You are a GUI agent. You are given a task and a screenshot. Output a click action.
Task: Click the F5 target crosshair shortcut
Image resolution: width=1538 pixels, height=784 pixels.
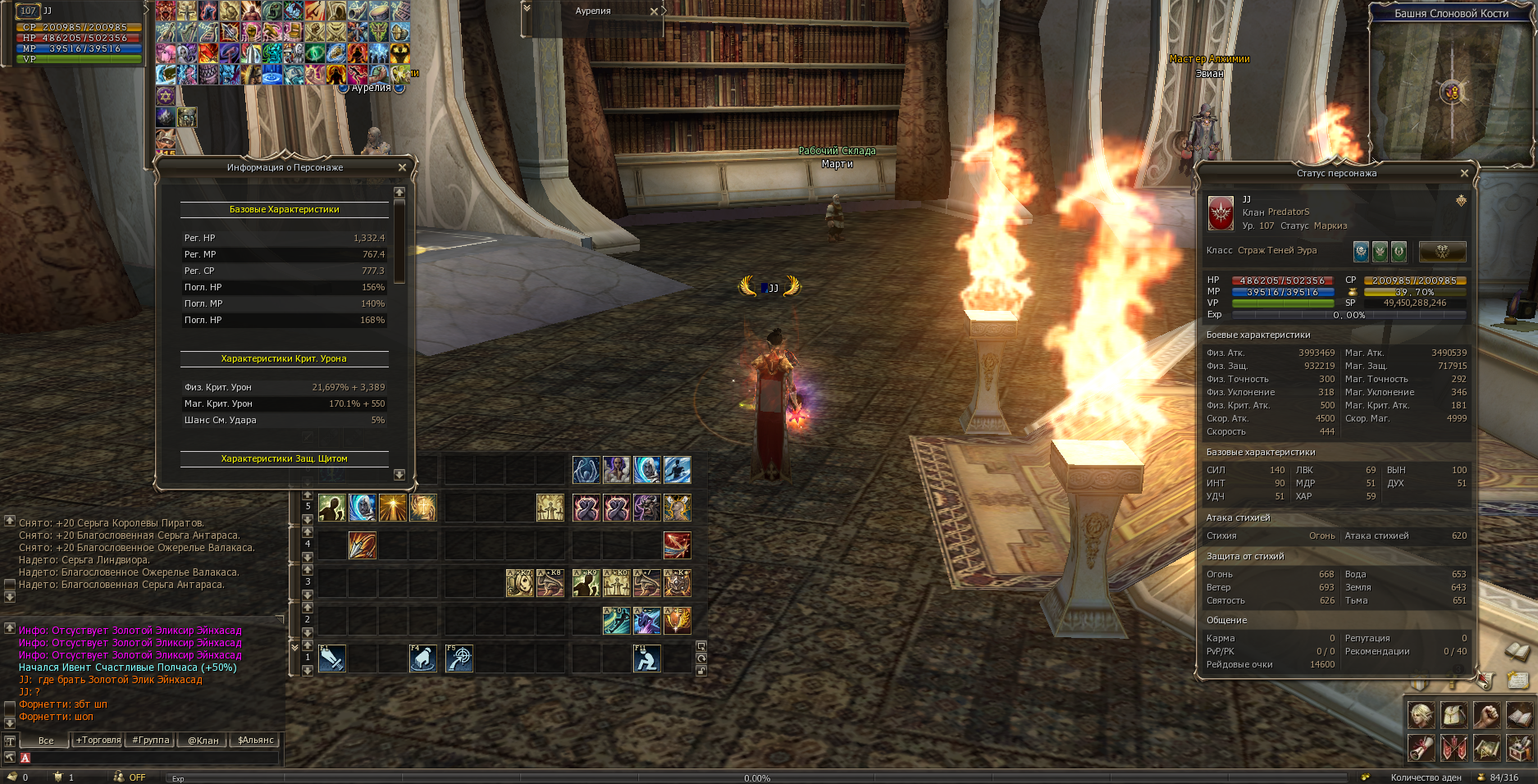(459, 658)
